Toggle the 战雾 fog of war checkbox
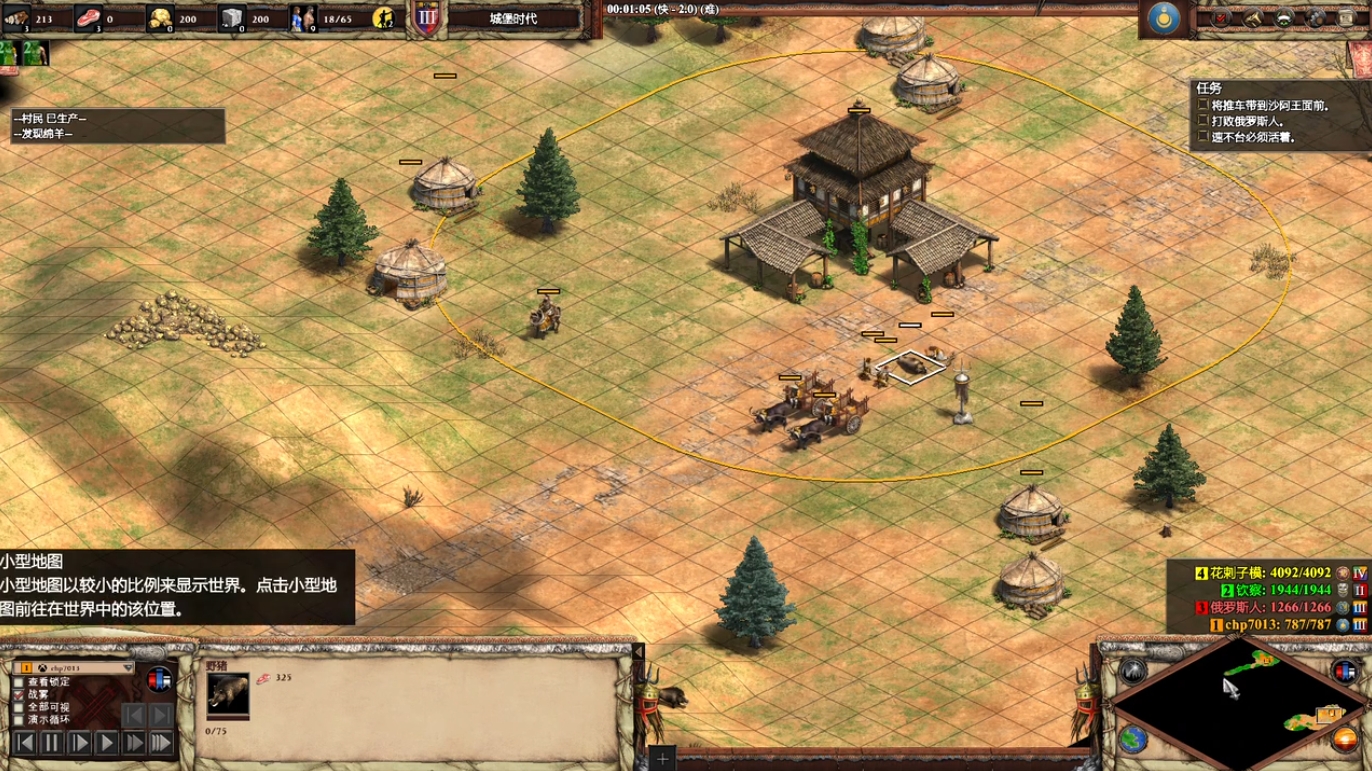The image size is (1372, 771). 19,694
